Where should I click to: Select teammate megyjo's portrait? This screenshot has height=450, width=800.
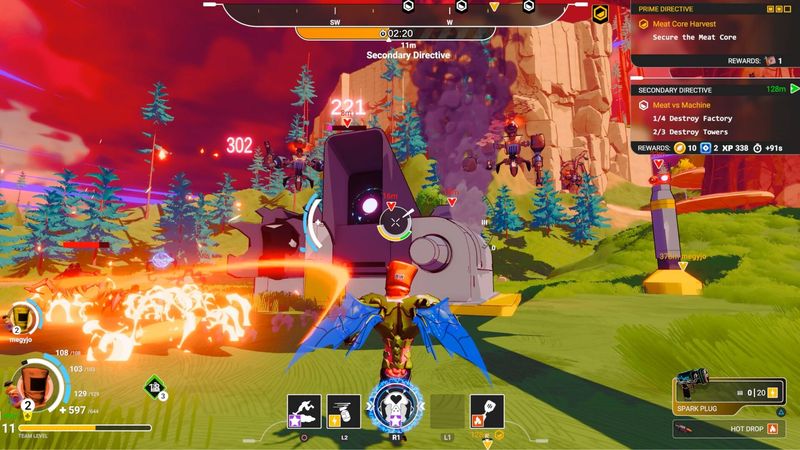click(x=22, y=318)
